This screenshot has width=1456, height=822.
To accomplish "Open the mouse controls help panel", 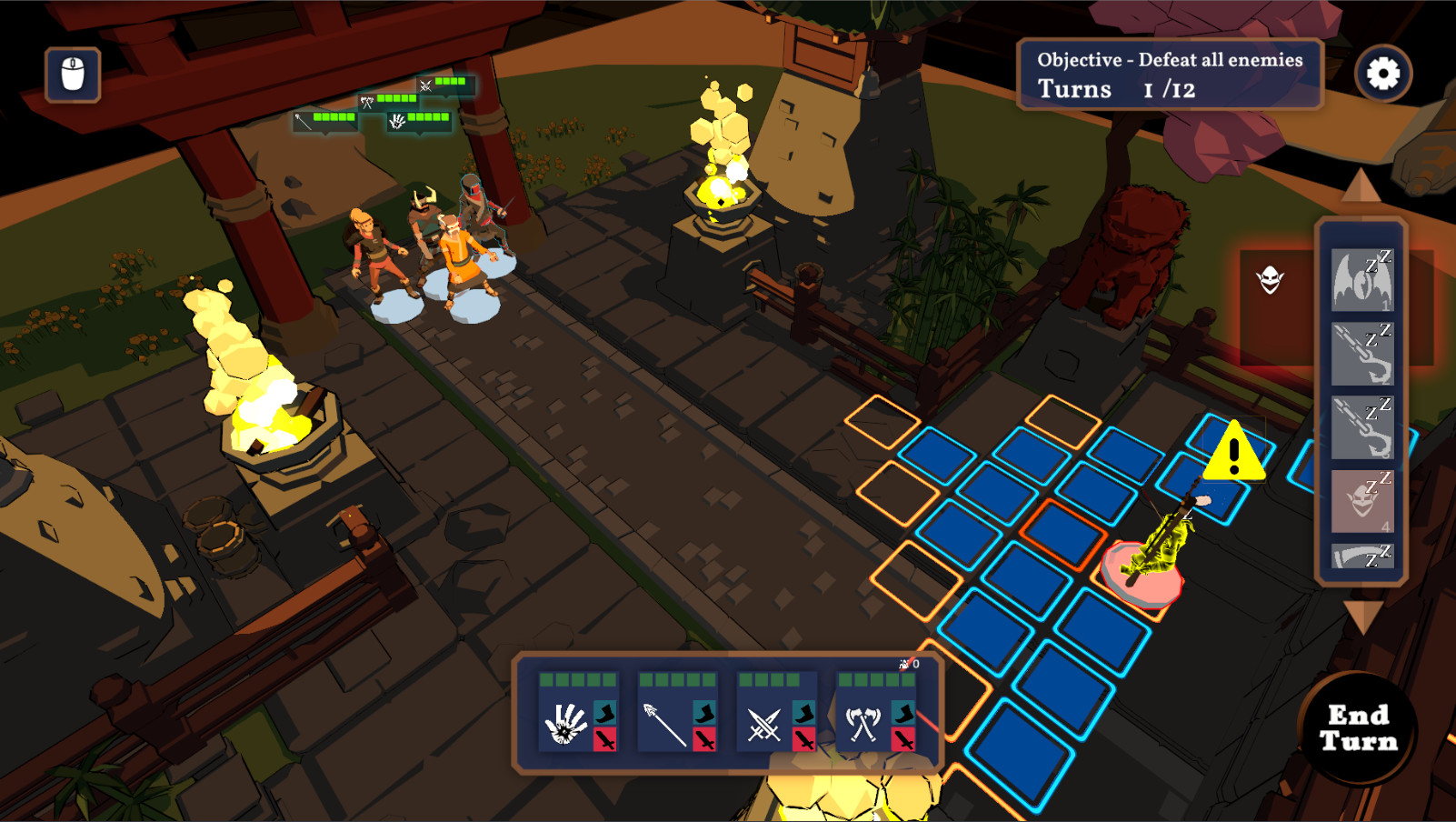I will [73, 74].
